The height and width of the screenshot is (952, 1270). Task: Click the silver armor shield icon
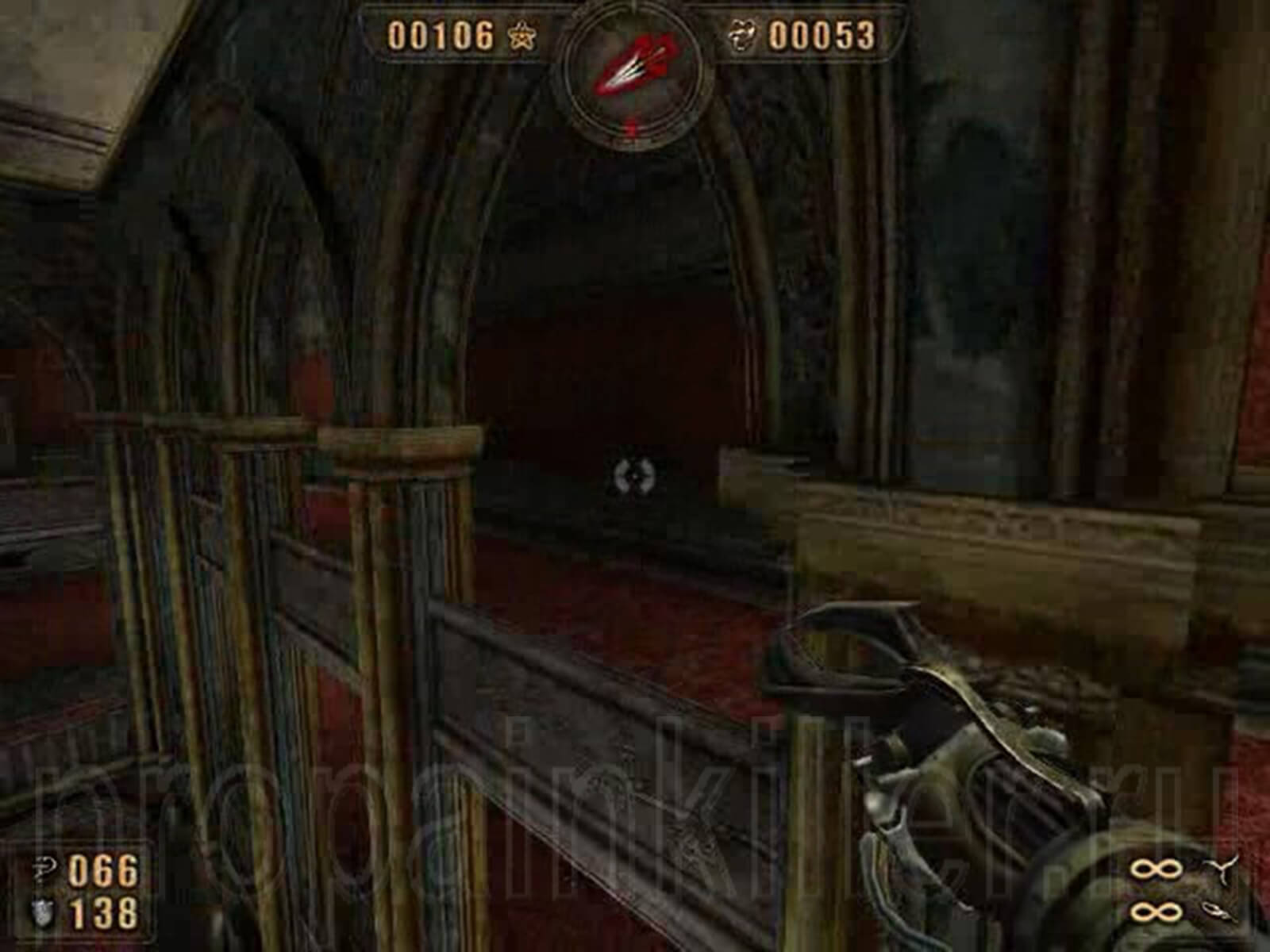42,912
